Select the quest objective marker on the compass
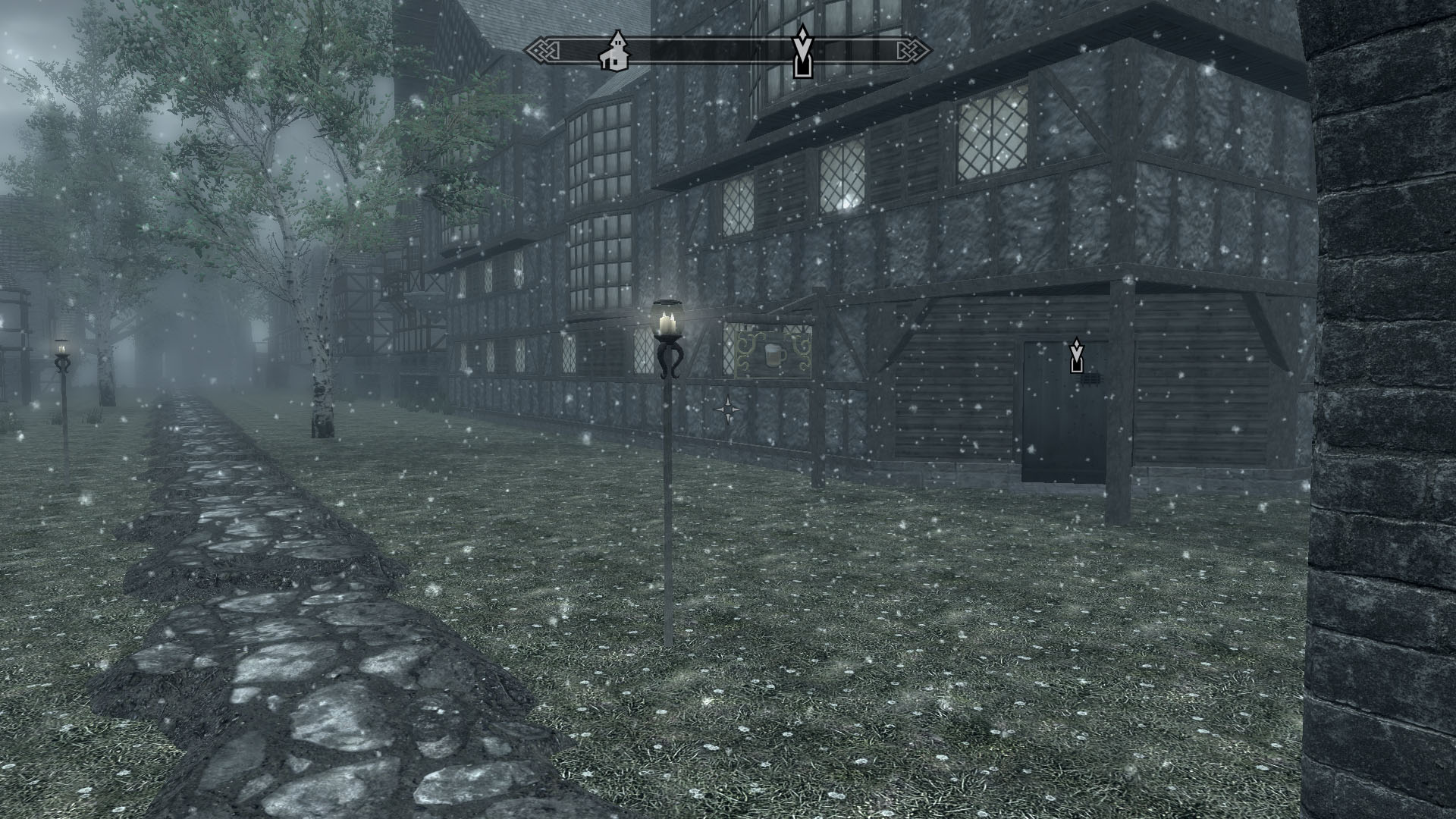This screenshot has height=819, width=1456. pyautogui.click(x=802, y=53)
